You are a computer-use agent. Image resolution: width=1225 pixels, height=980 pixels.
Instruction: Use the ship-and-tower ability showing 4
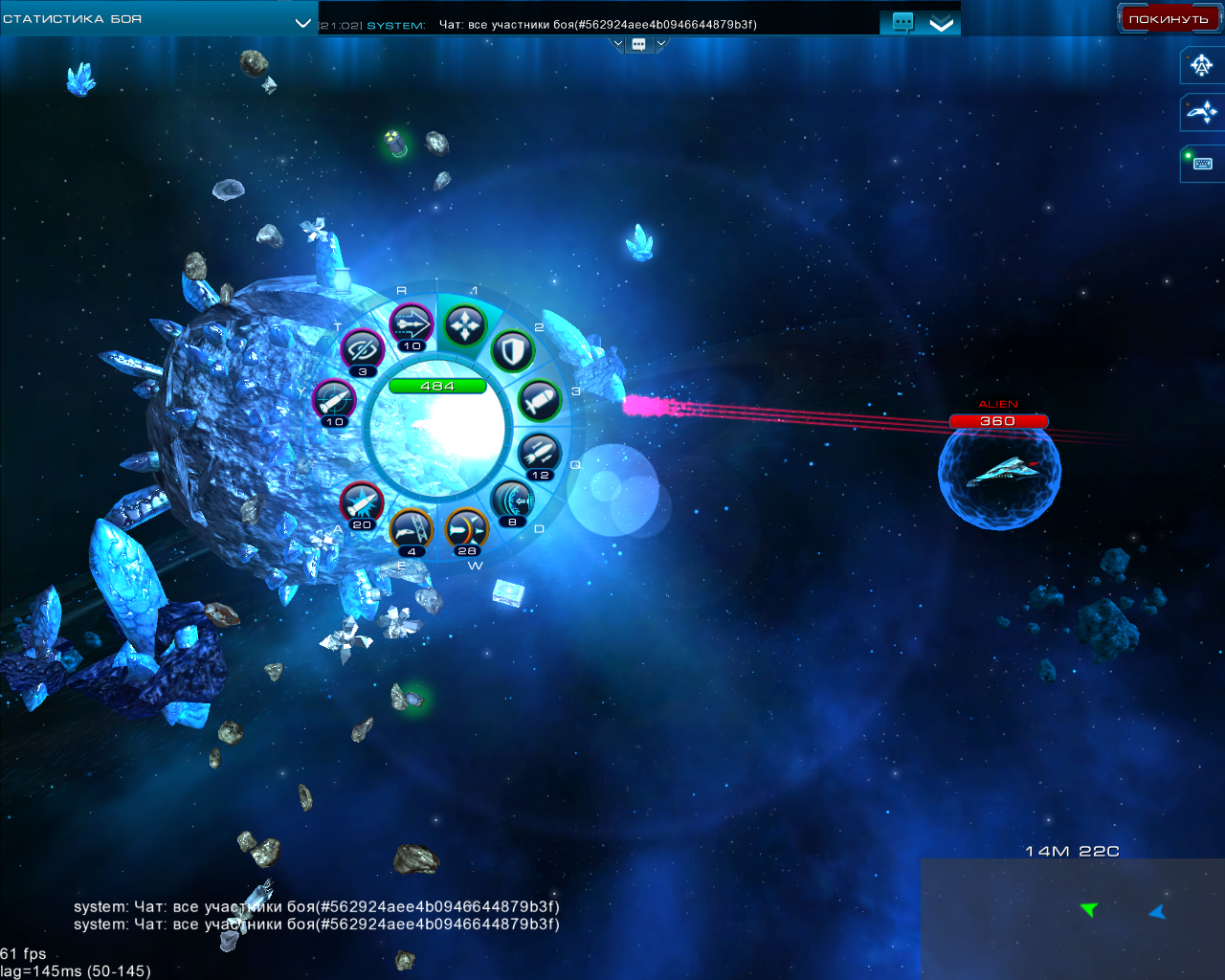click(x=412, y=528)
